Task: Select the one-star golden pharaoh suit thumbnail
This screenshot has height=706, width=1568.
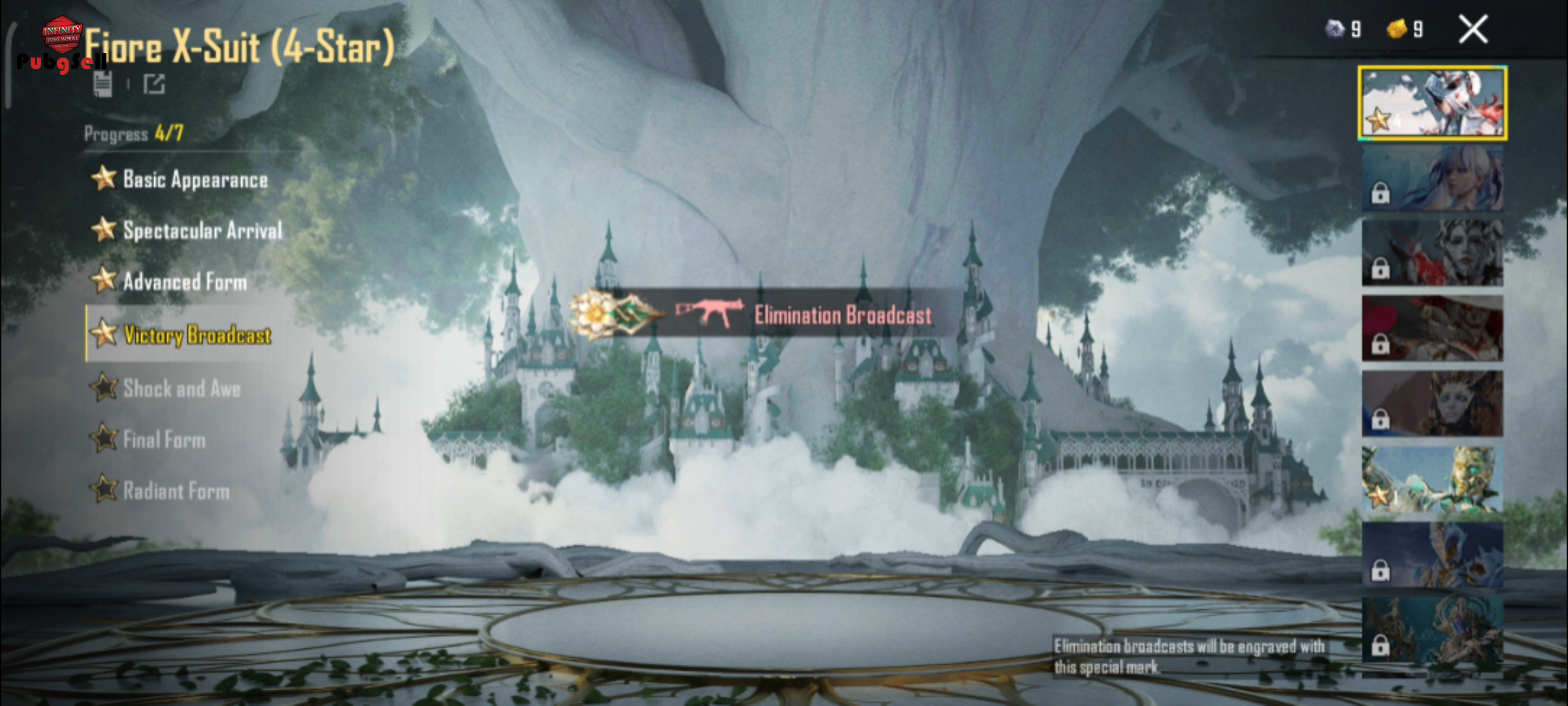Action: [1432, 479]
